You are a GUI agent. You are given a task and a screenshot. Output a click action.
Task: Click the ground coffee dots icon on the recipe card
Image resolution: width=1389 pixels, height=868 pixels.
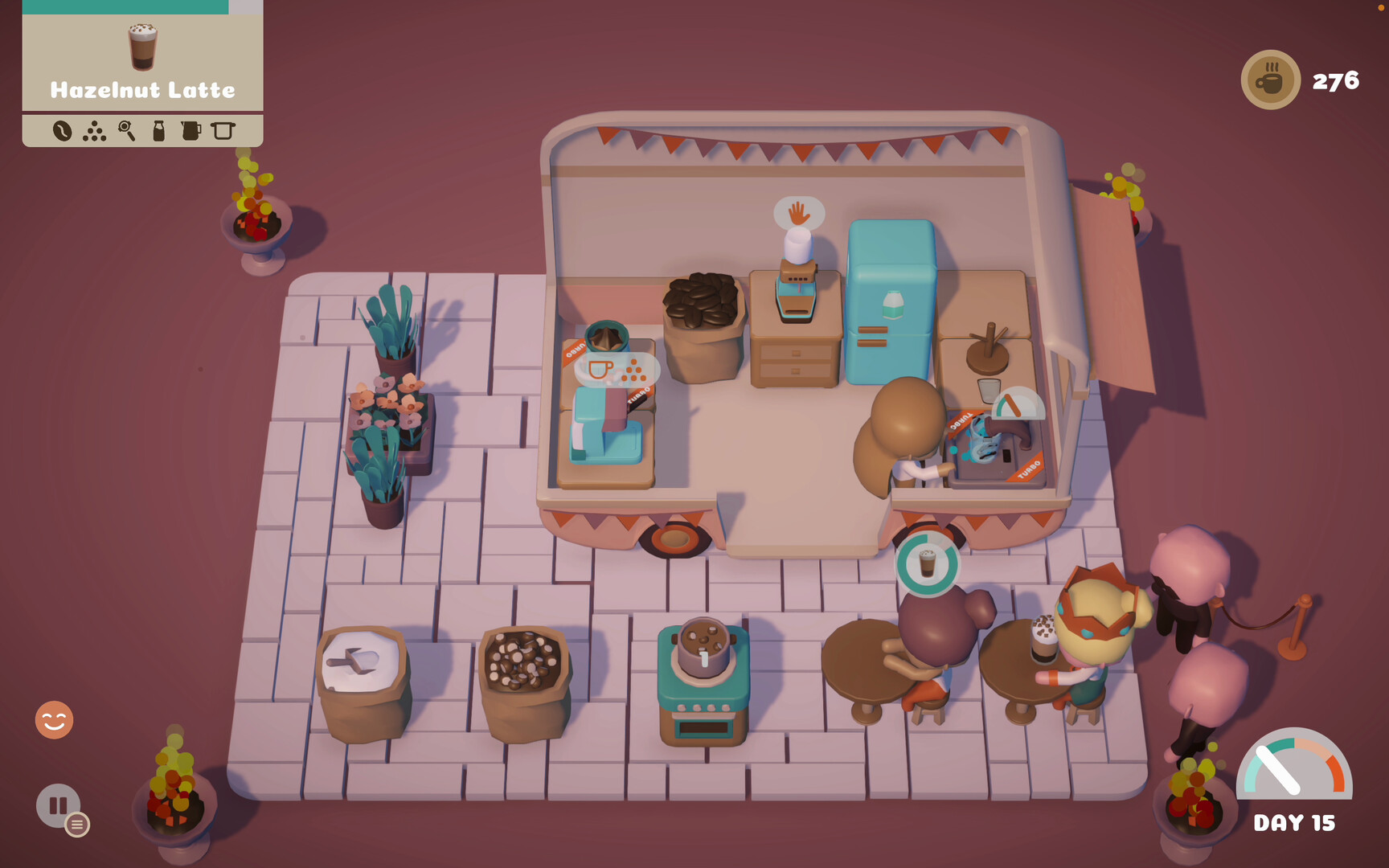(x=95, y=131)
